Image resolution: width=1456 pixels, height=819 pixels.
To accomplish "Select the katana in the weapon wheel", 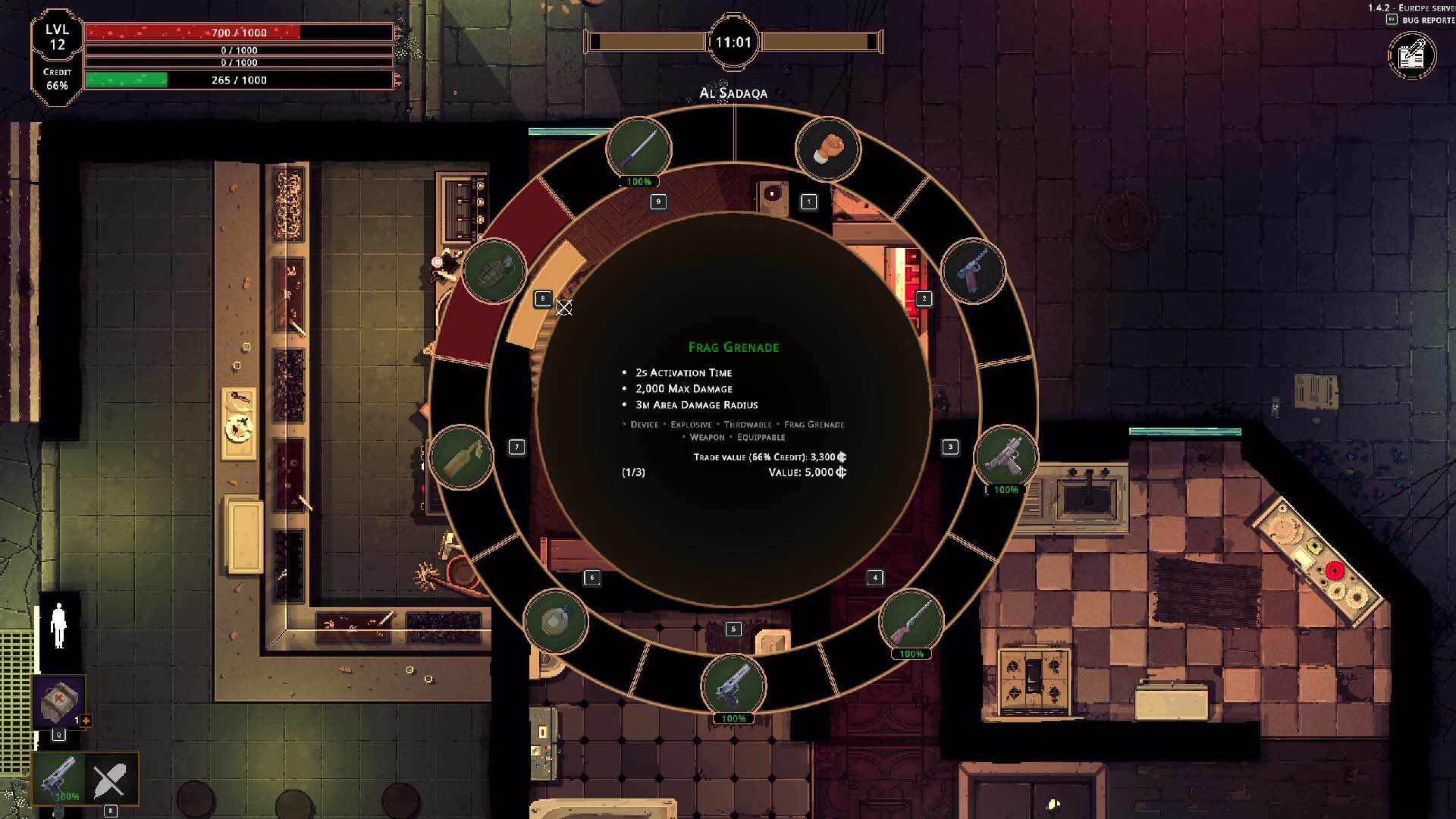I will [x=639, y=149].
